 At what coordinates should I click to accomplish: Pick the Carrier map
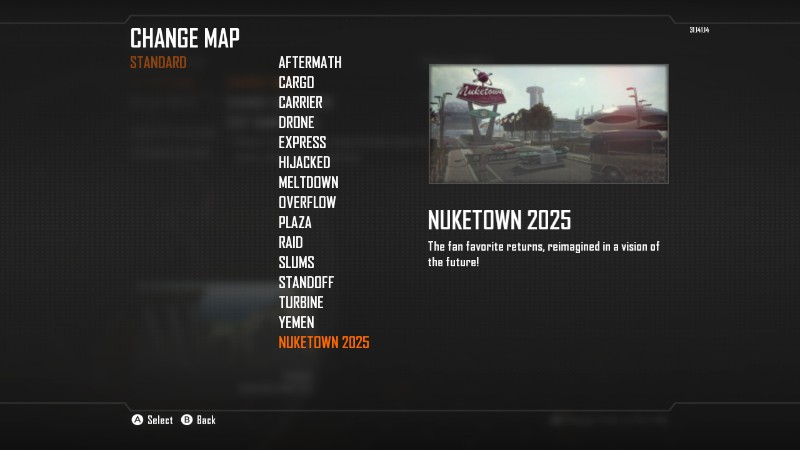[300, 102]
